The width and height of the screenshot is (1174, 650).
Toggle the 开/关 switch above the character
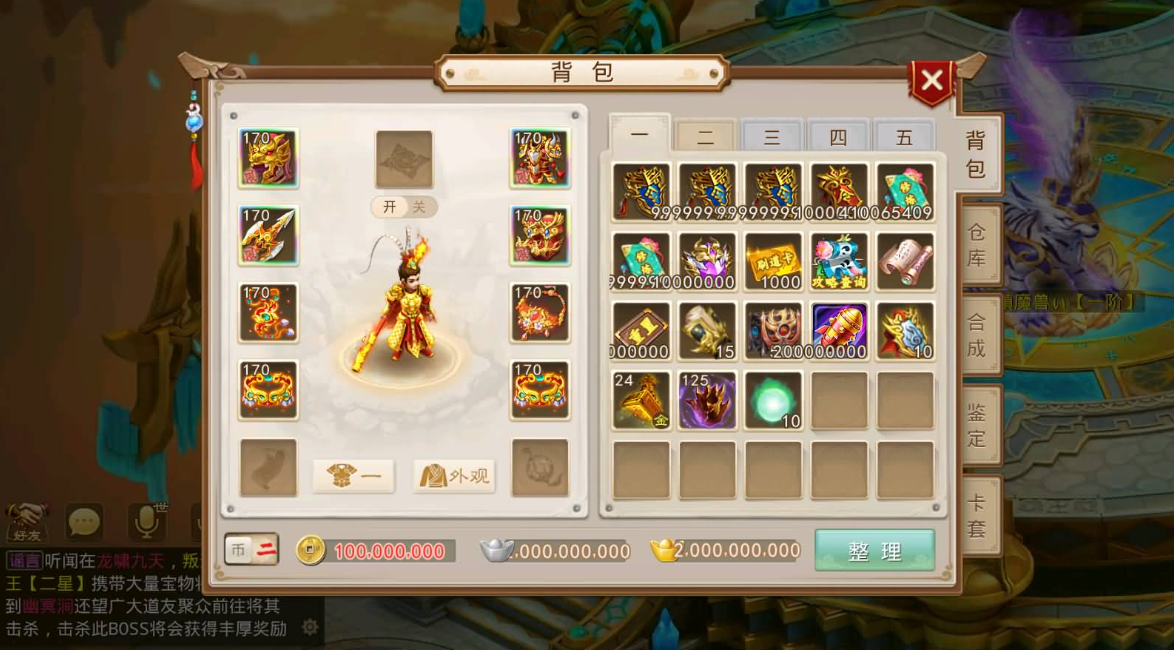point(404,207)
